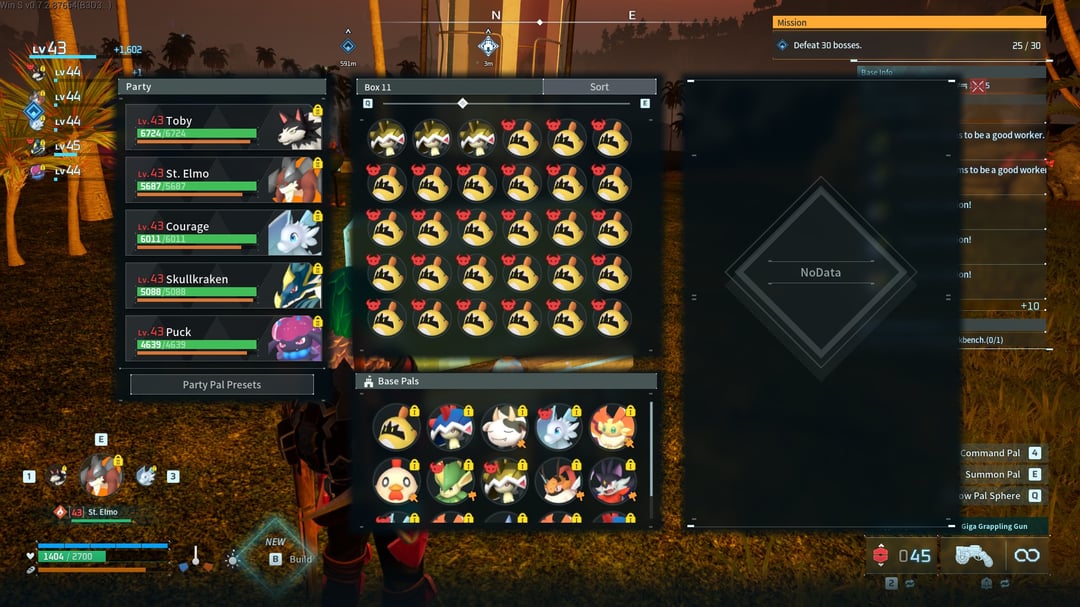This screenshot has width=1080, height=607.
Task: Click the Base Pals scrollbar
Action: tap(651, 440)
